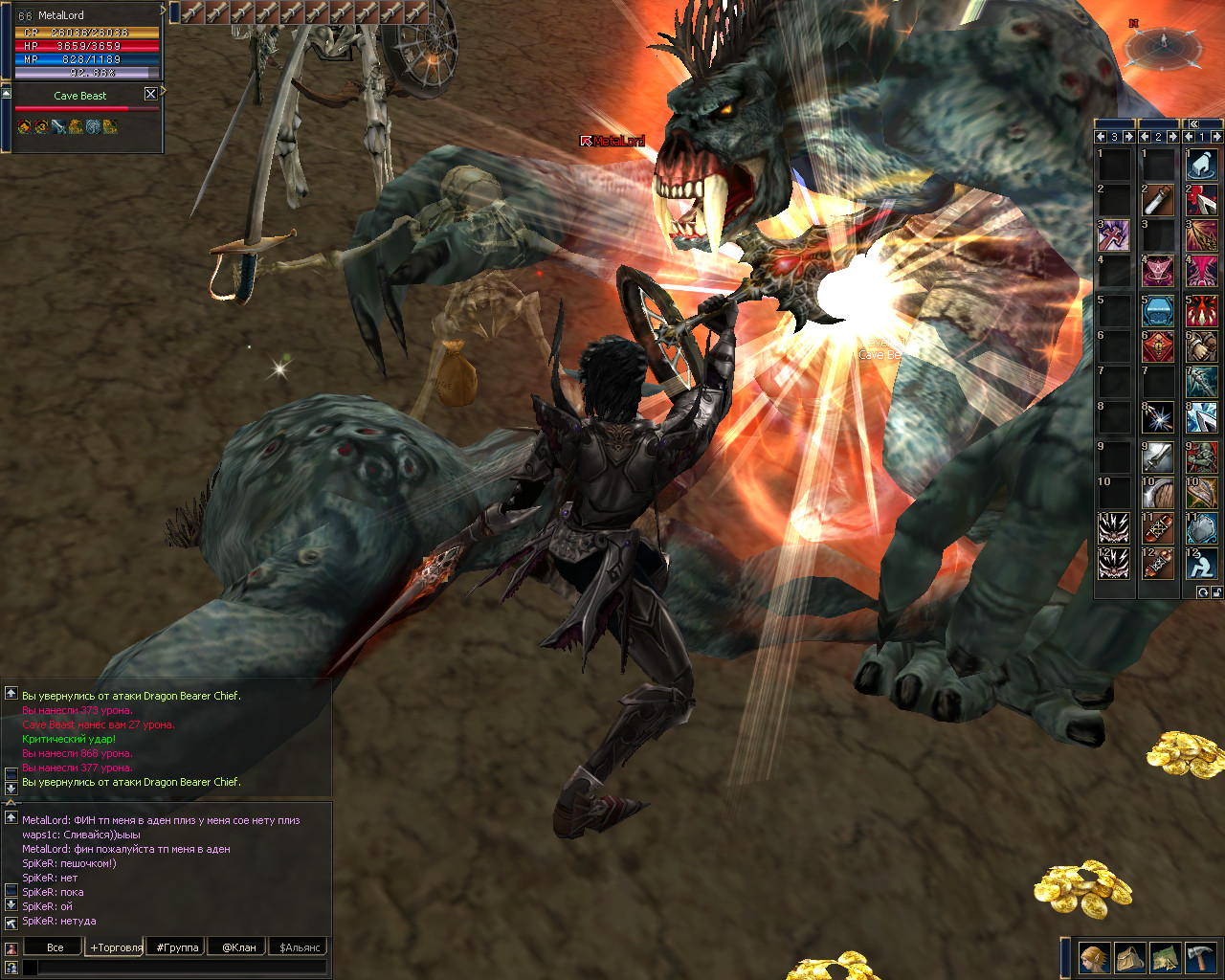Image resolution: width=1225 pixels, height=980 pixels.
Task: Open the system menu hammer icon
Action: [x=1199, y=957]
